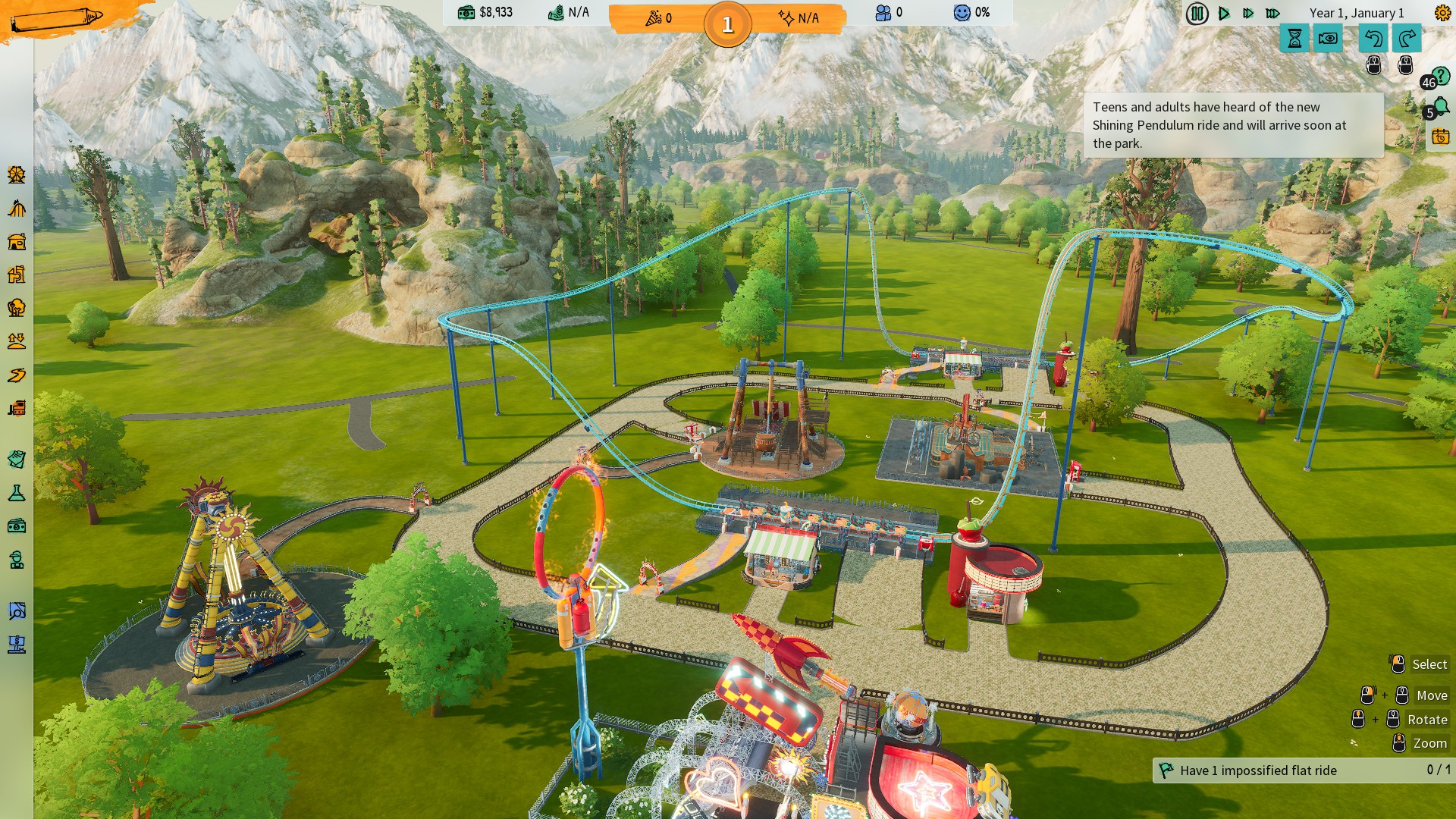The height and width of the screenshot is (819, 1456).
Task: Undo the last action
Action: (1373, 38)
